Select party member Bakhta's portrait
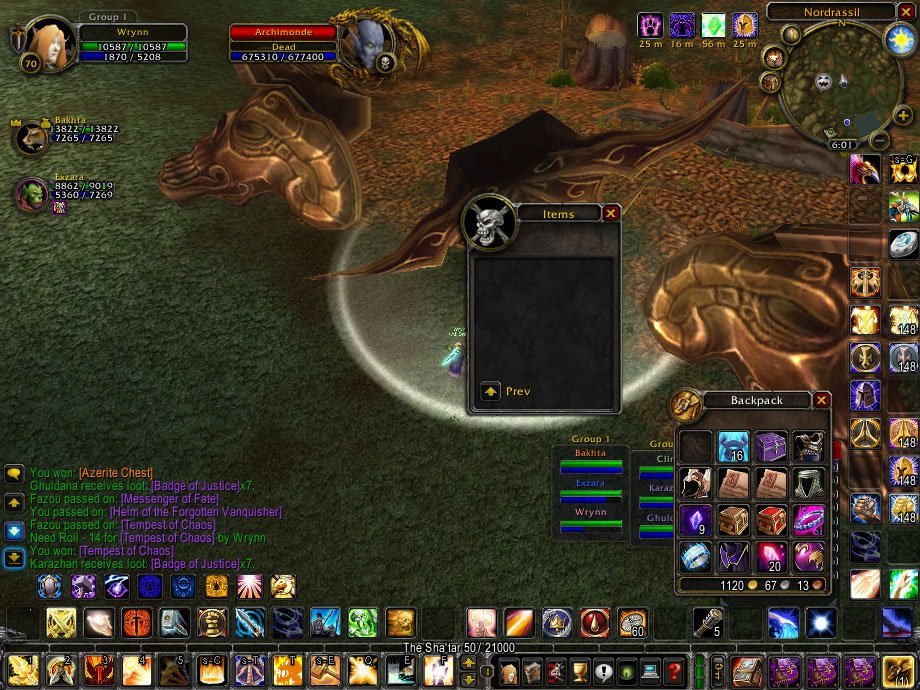Image resolution: width=920 pixels, height=690 pixels. [31, 138]
